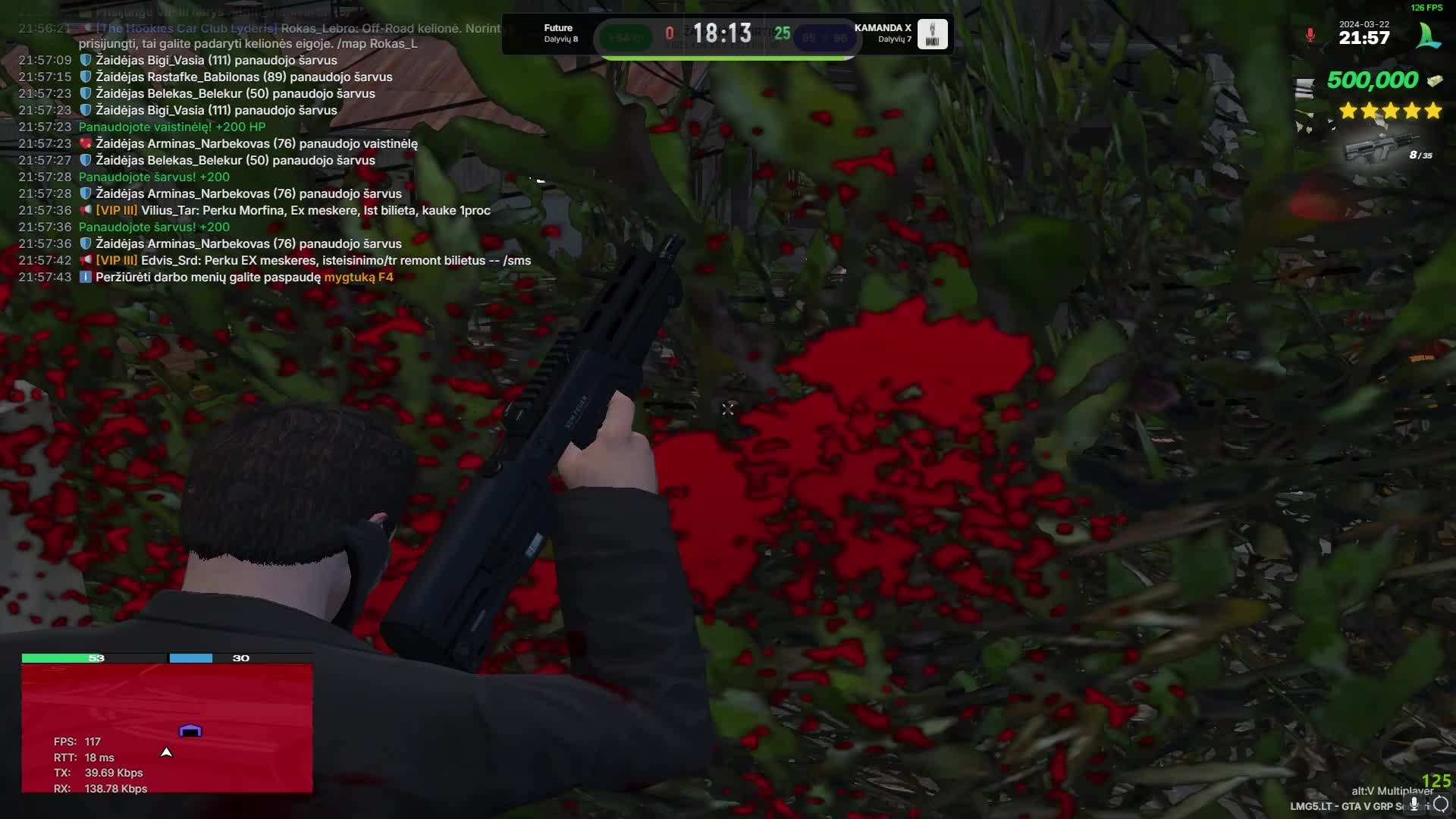Click the green server logo icon

pyautogui.click(x=1429, y=36)
